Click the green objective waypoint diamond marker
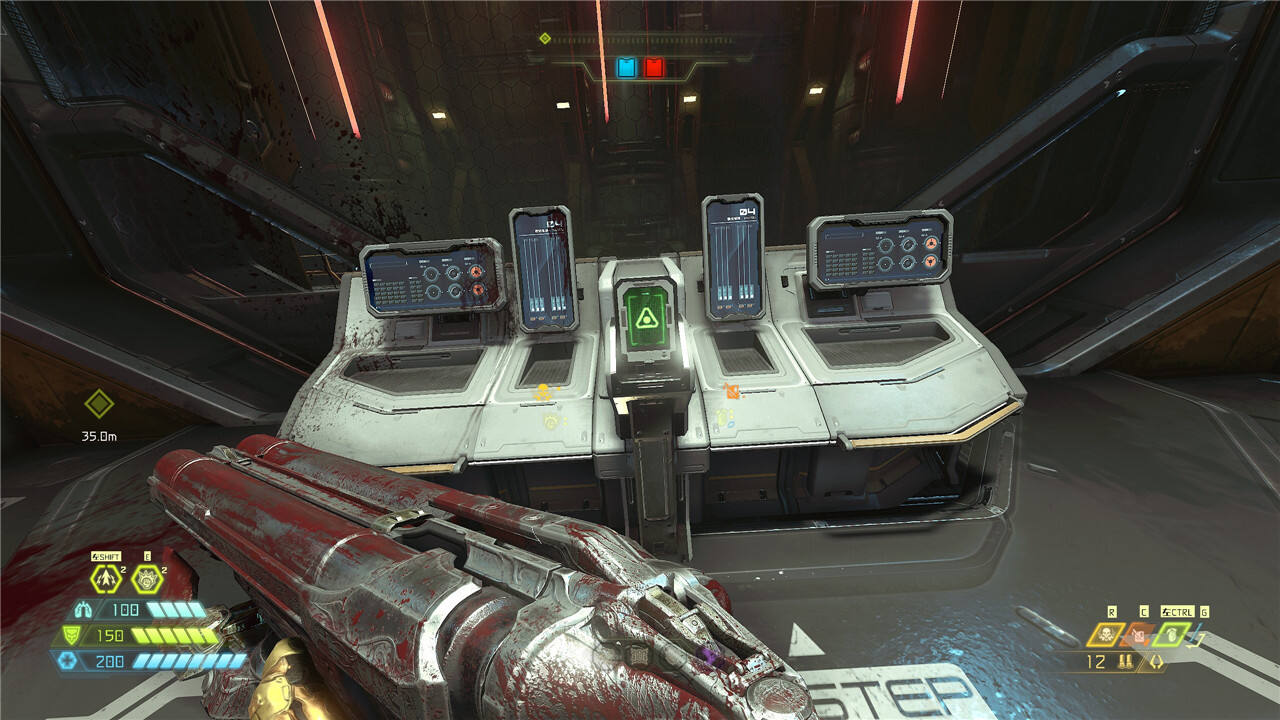Image resolution: width=1280 pixels, height=720 pixels. pos(98,405)
